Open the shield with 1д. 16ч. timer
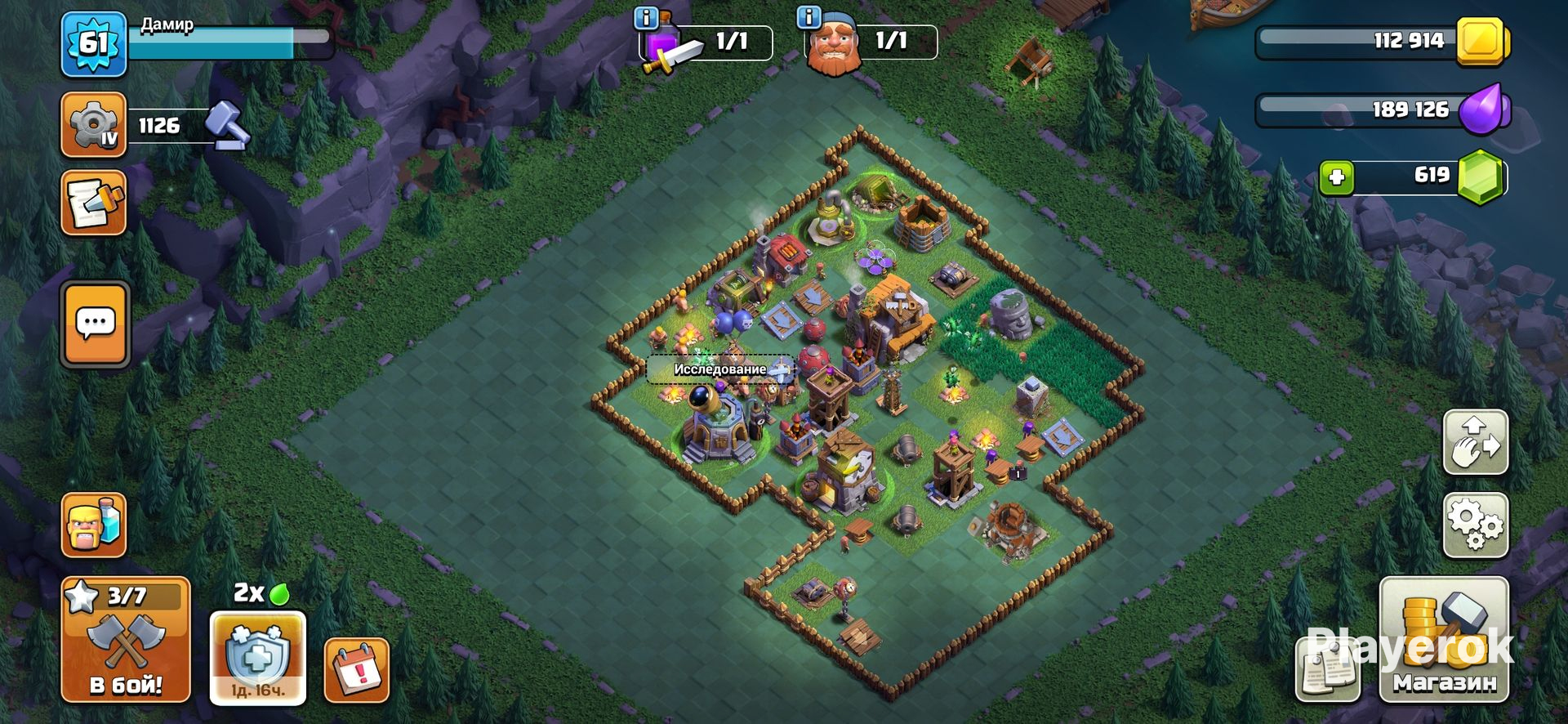Screen dimensions: 1568x724 point(258,658)
